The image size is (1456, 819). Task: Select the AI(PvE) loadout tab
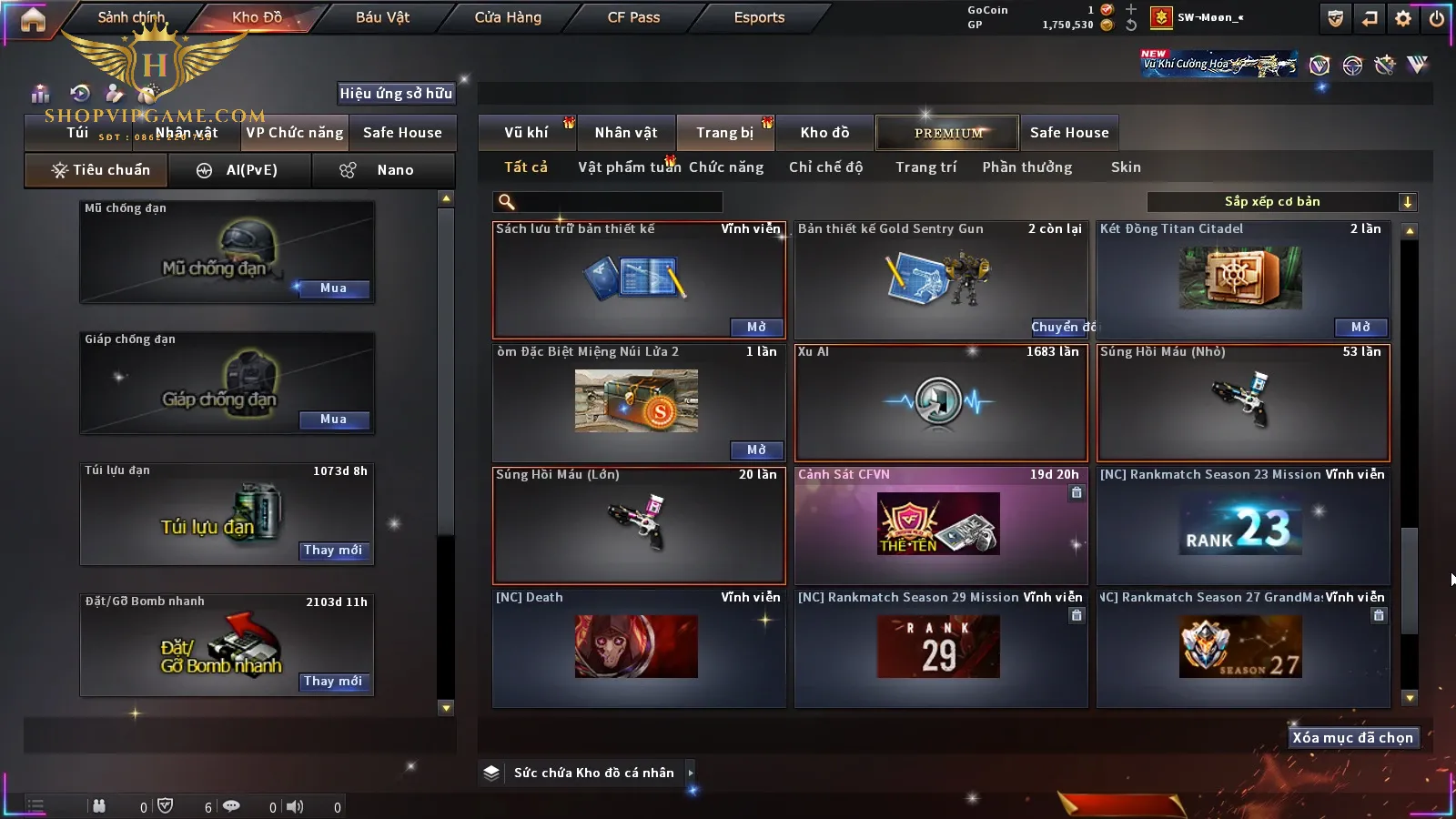click(x=239, y=170)
